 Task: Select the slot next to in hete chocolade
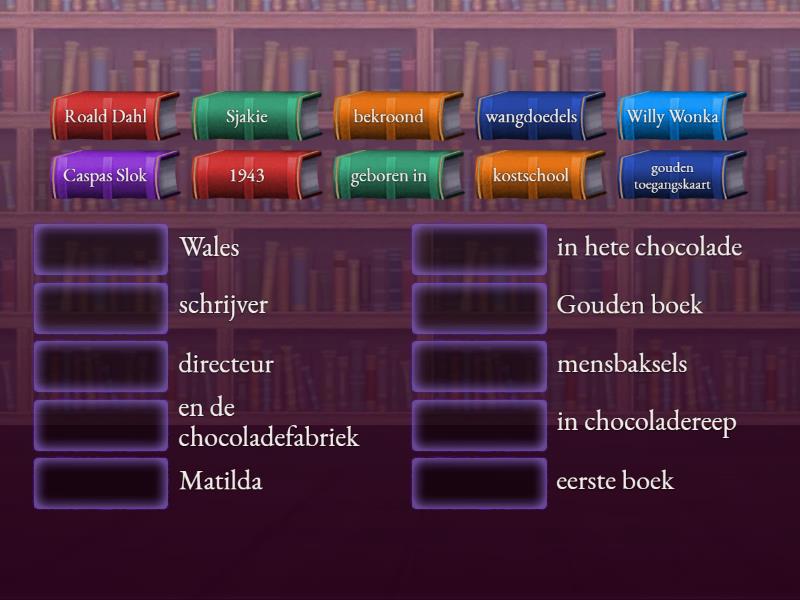tap(479, 249)
